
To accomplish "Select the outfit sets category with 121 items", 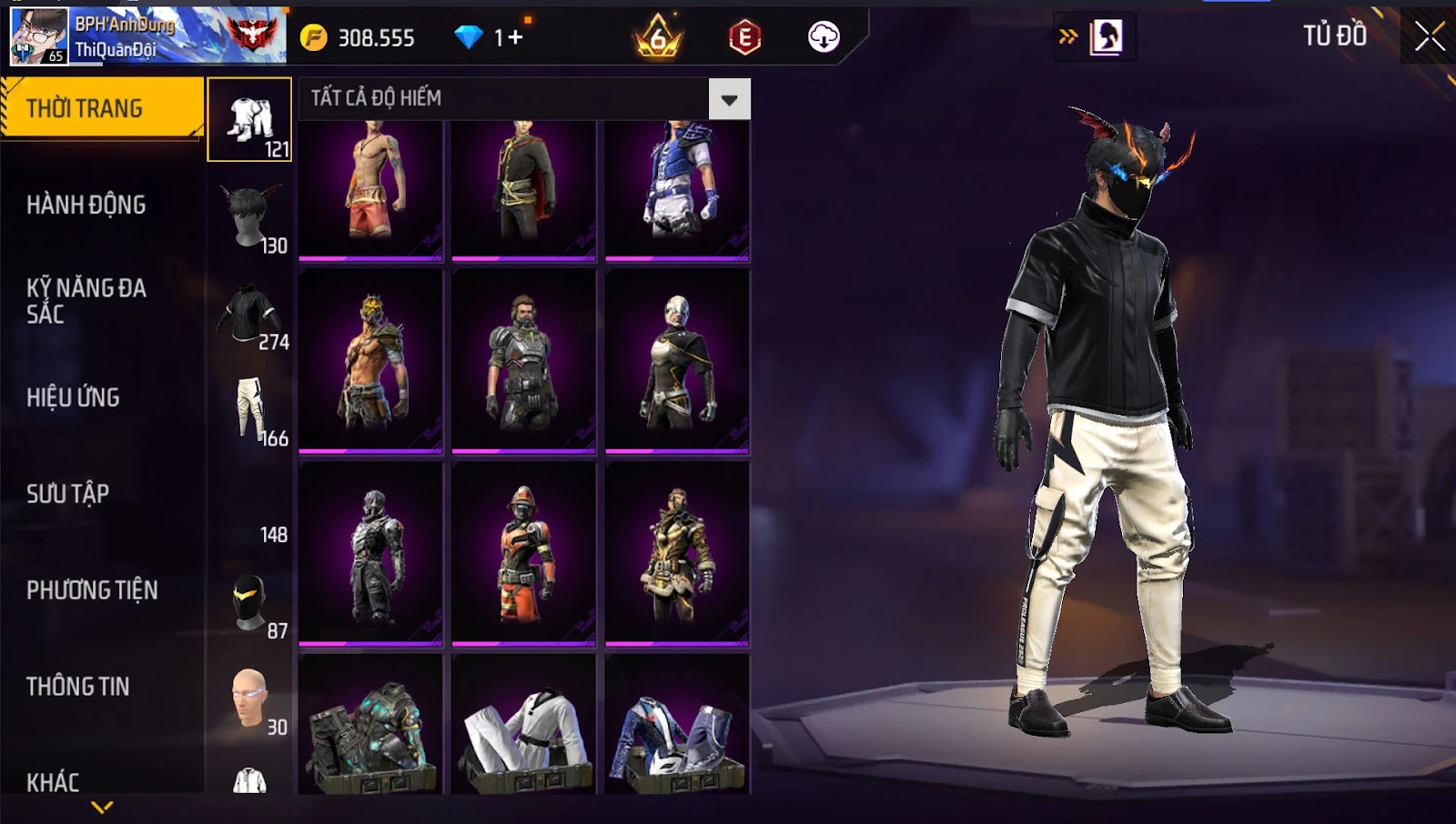I will pos(250,120).
